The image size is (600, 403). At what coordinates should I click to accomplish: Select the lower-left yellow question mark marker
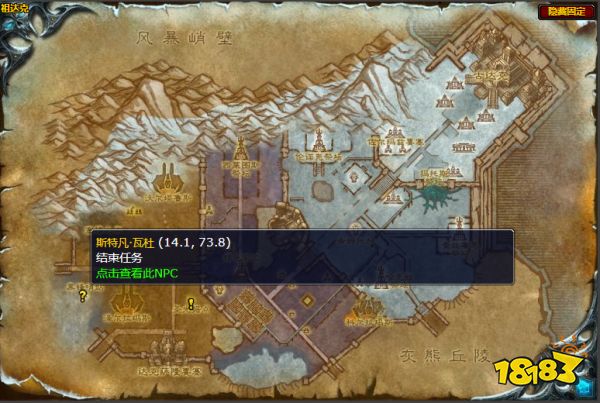coord(83,296)
